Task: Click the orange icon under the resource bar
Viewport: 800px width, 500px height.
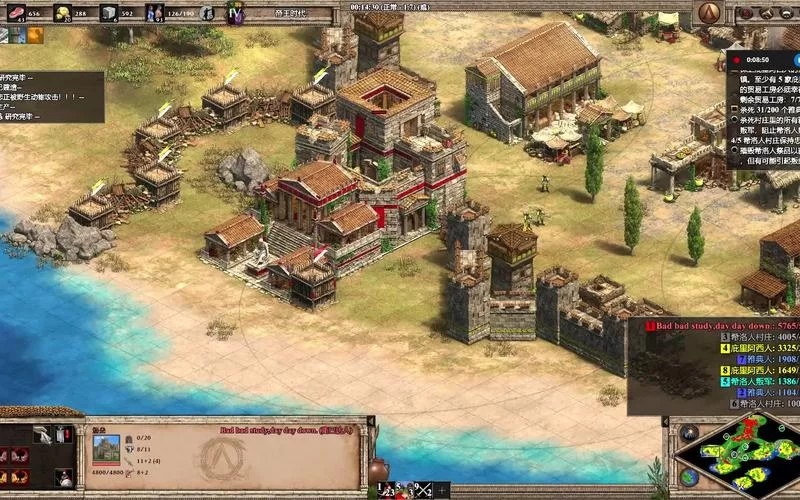Action: [x=35, y=35]
